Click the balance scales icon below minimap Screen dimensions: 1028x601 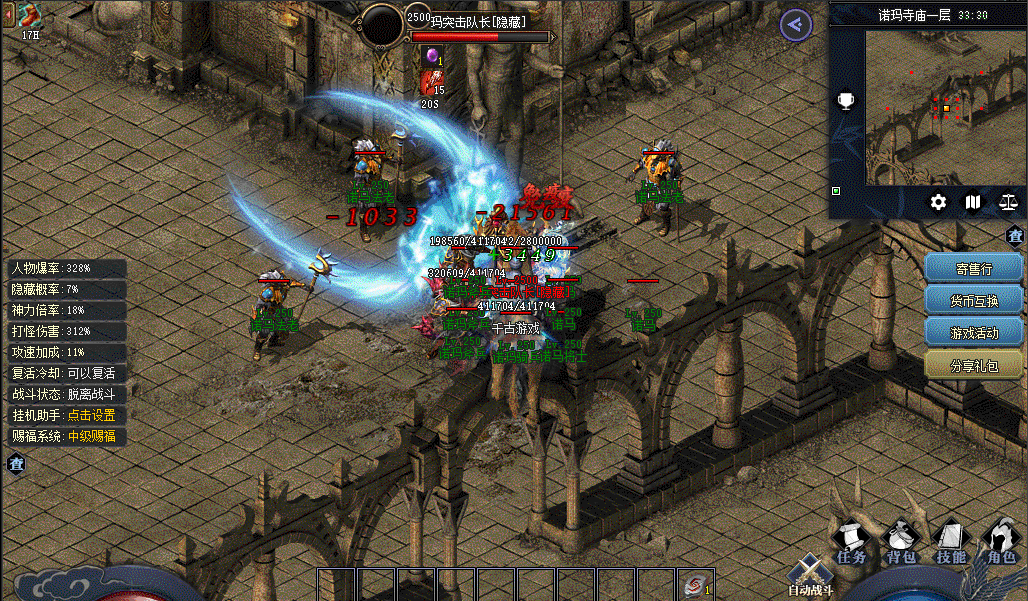(x=1008, y=202)
